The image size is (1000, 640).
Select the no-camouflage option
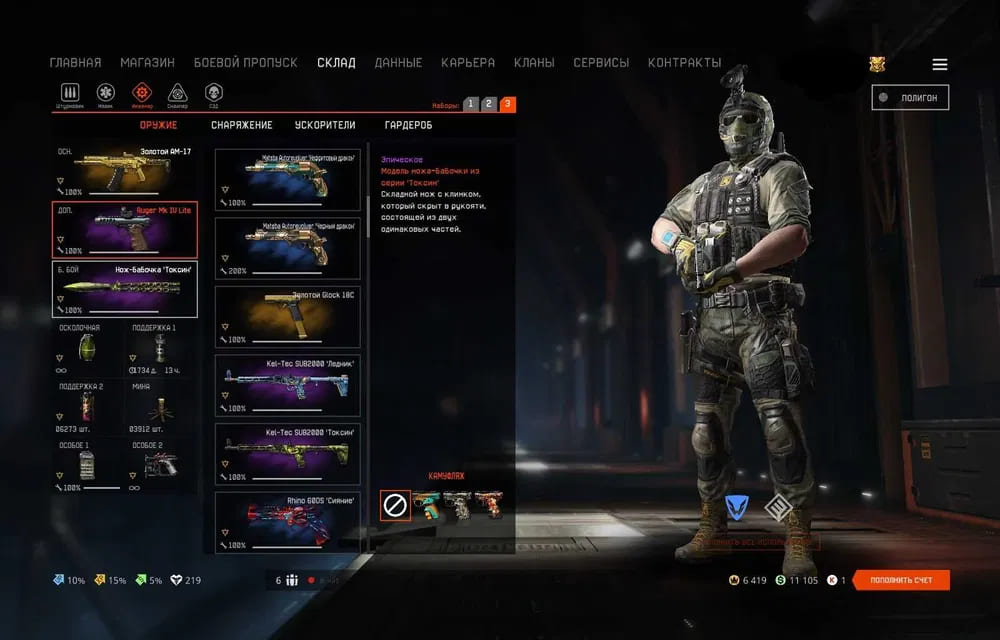click(395, 506)
